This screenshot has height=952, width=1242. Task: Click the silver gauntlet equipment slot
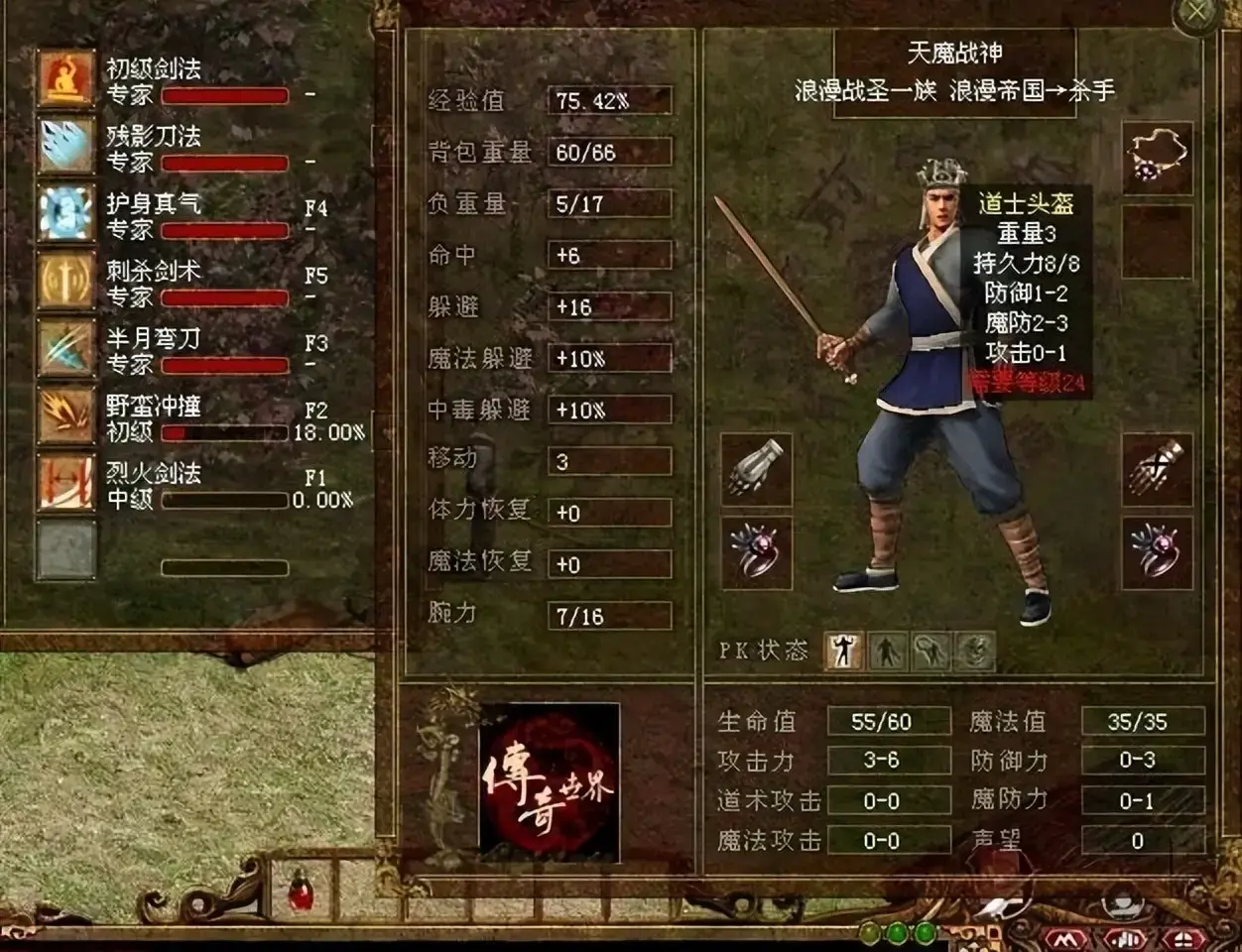(x=756, y=470)
